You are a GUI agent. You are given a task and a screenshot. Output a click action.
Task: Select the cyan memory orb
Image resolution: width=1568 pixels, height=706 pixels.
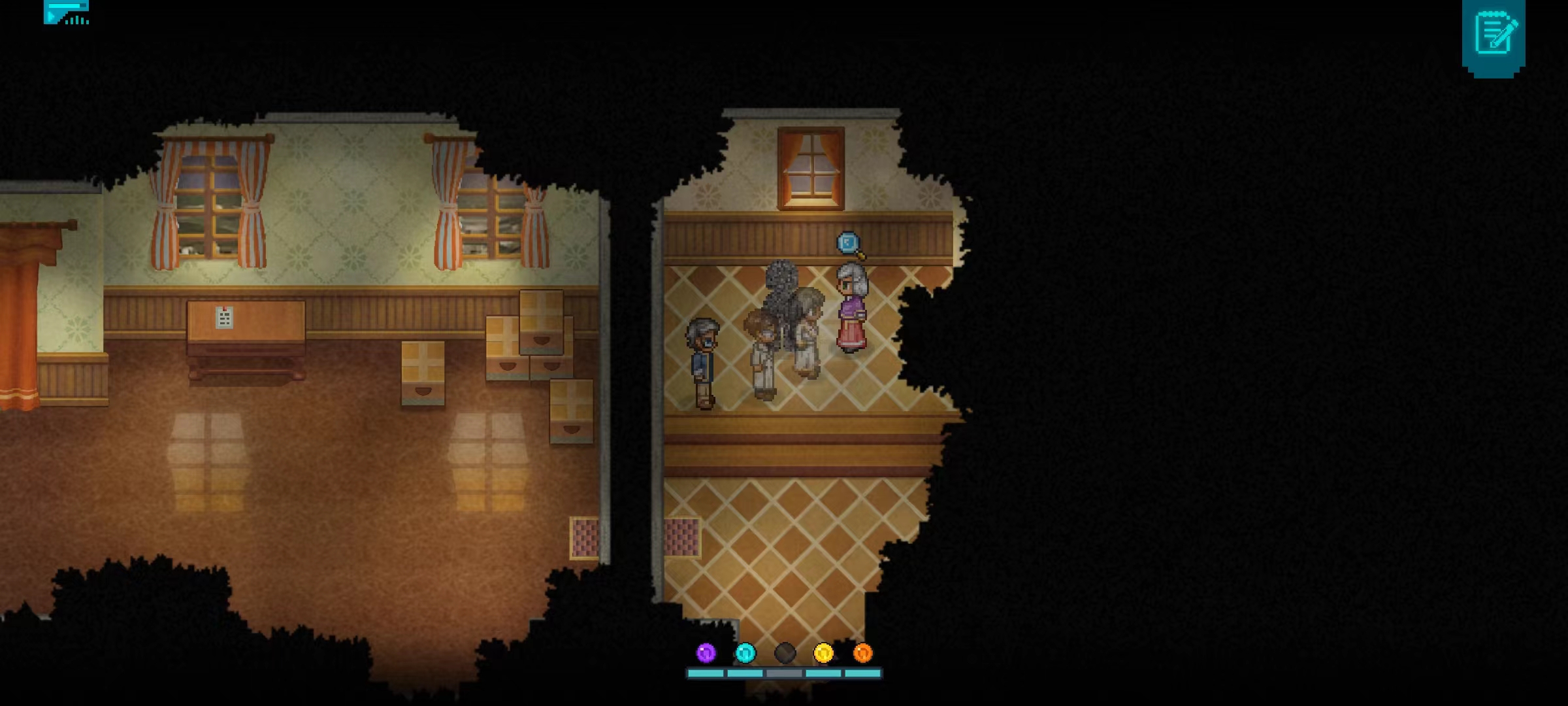coord(745,652)
